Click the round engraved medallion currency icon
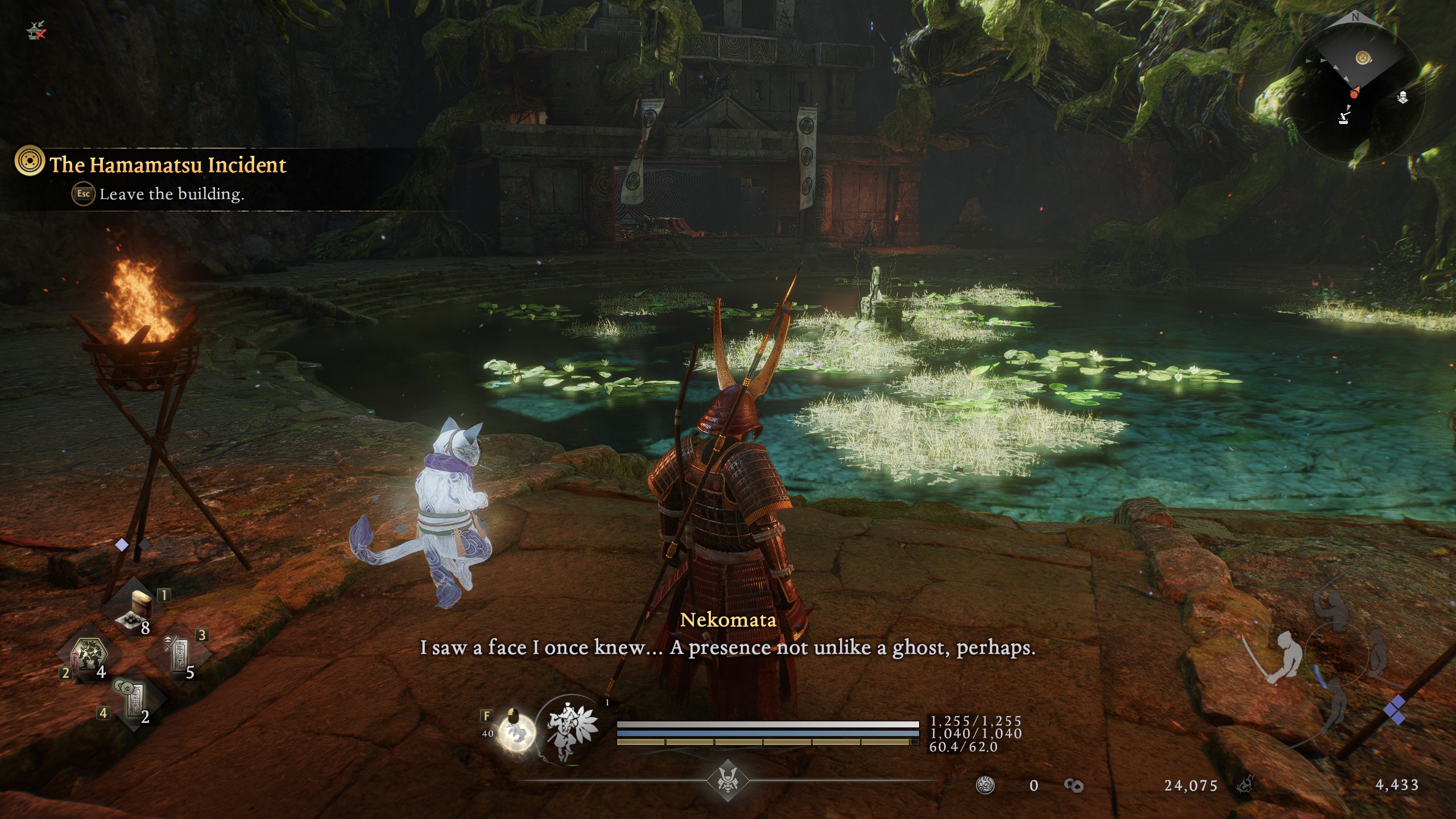This screenshot has height=819, width=1456. [985, 785]
